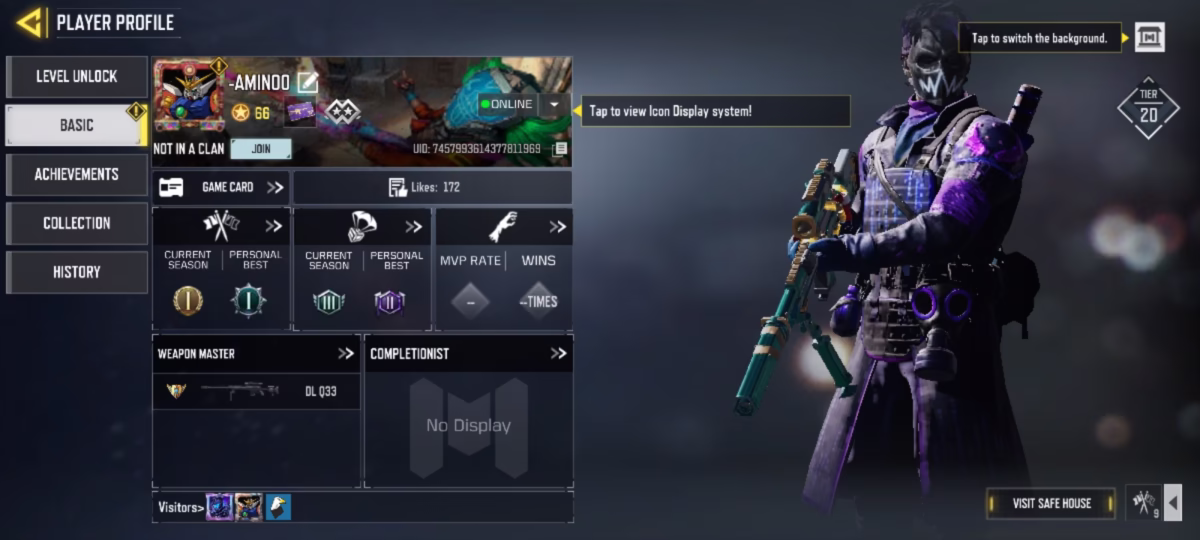Switch to the Achievements tab

pyautogui.click(x=76, y=174)
